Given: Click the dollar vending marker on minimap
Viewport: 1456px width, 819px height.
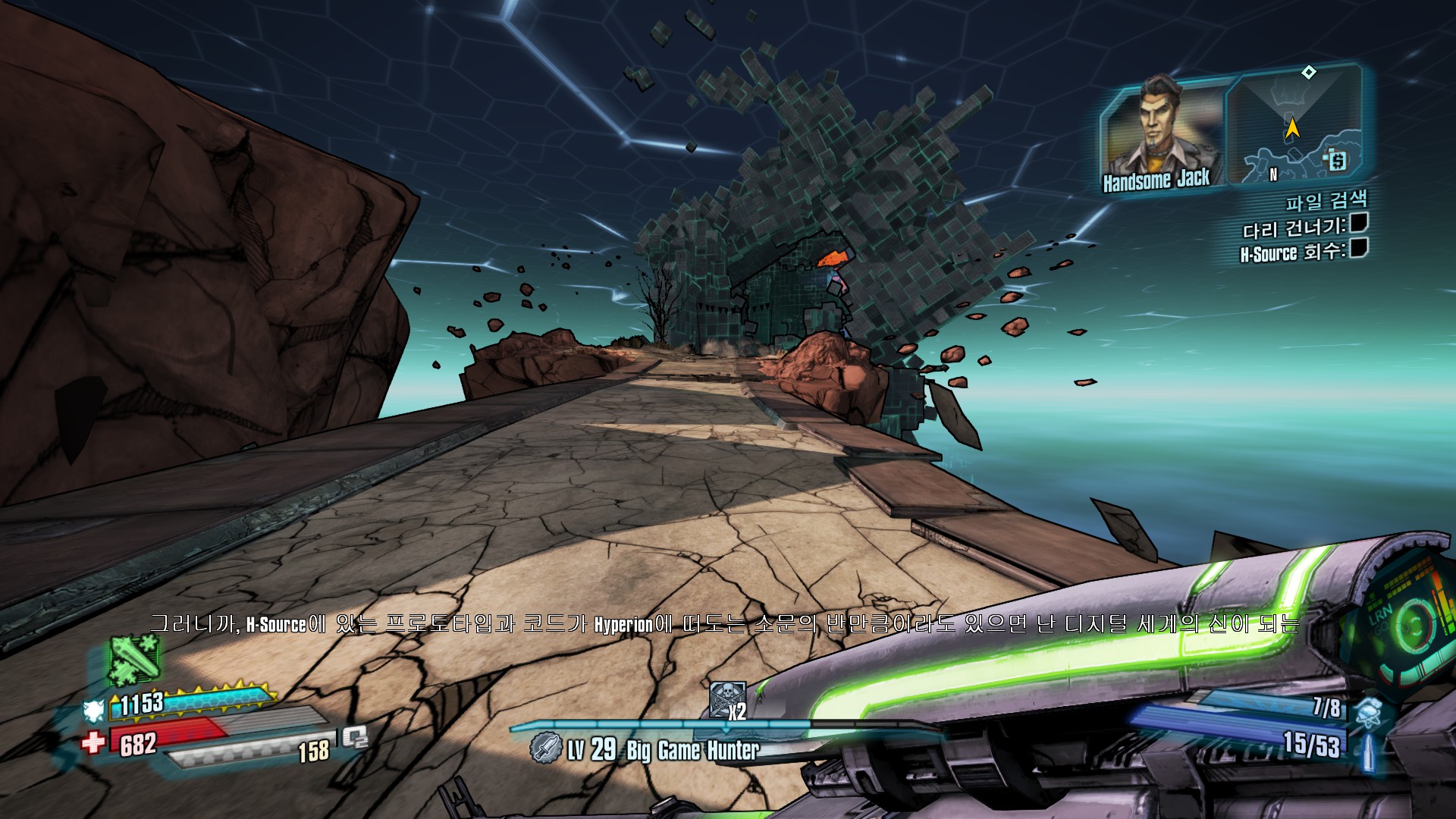Looking at the screenshot, I should [1336, 160].
